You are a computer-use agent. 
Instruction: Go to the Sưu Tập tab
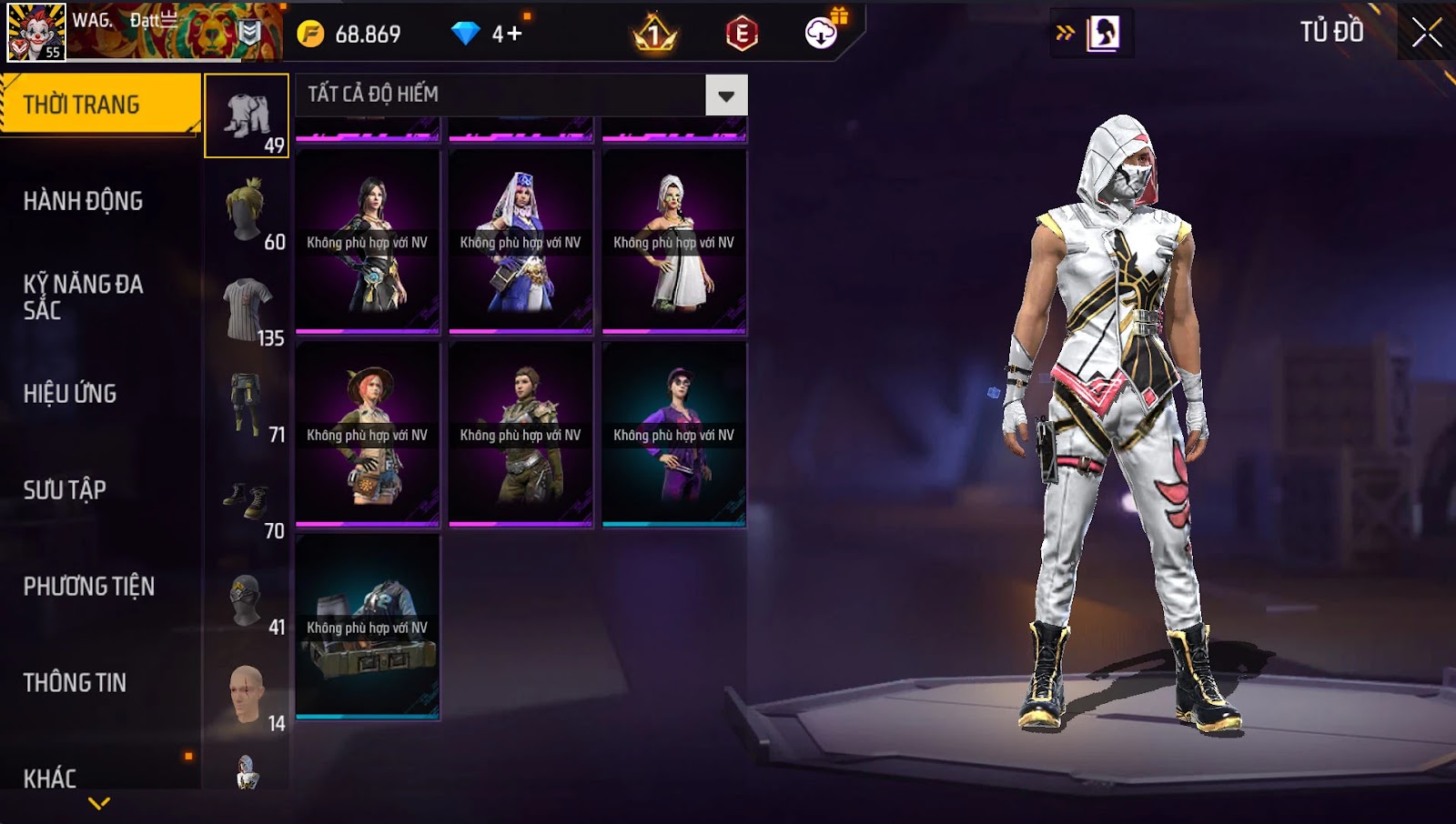coord(65,490)
